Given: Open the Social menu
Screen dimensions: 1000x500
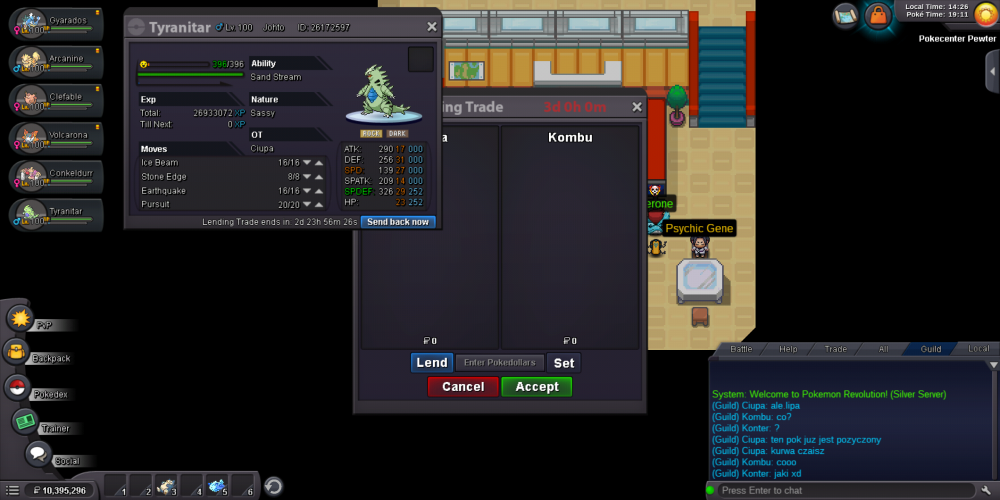Looking at the screenshot, I should 38,455.
